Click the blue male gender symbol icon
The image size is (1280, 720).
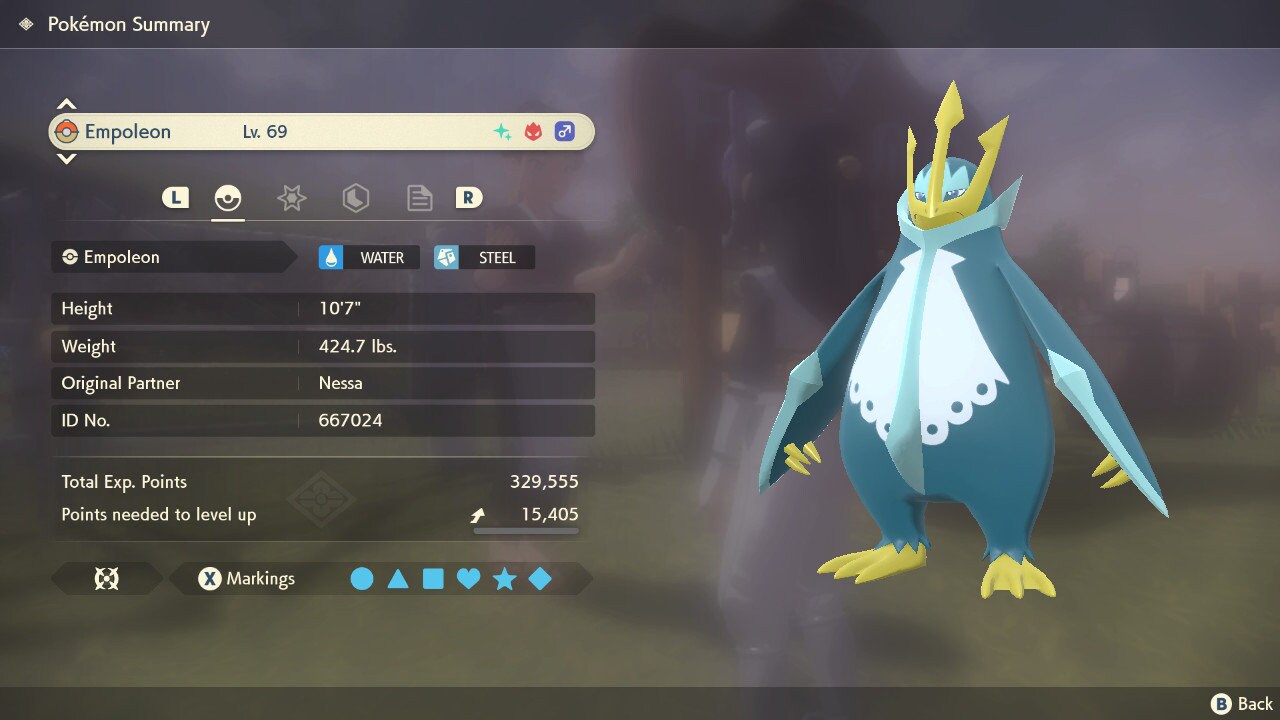click(x=565, y=131)
